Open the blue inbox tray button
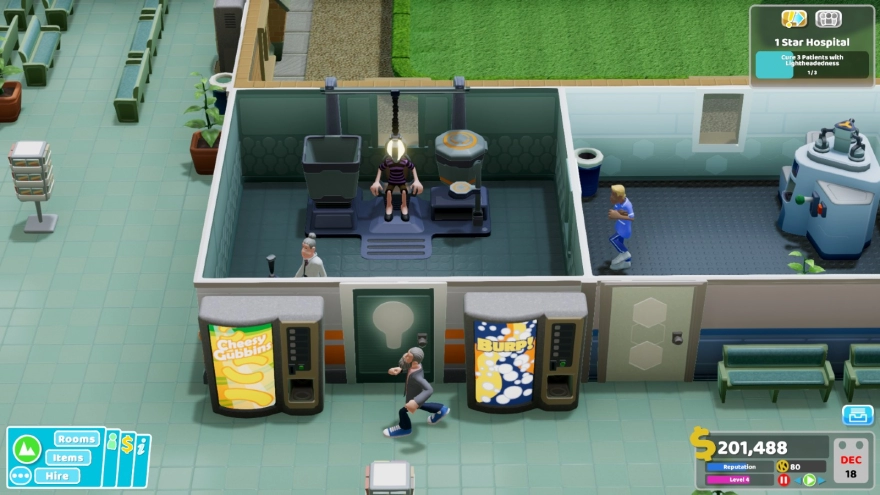 click(x=857, y=415)
